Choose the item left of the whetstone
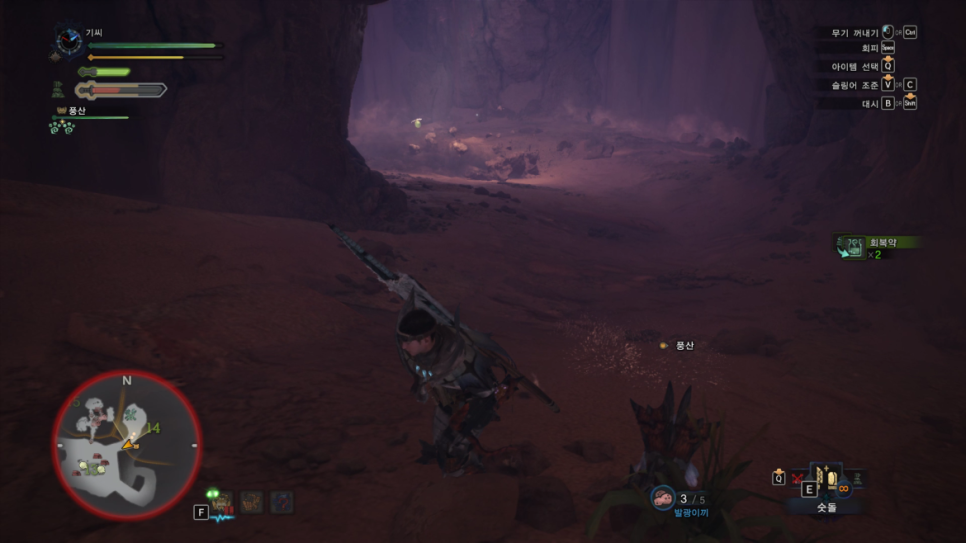The width and height of the screenshot is (966, 543). click(x=797, y=480)
